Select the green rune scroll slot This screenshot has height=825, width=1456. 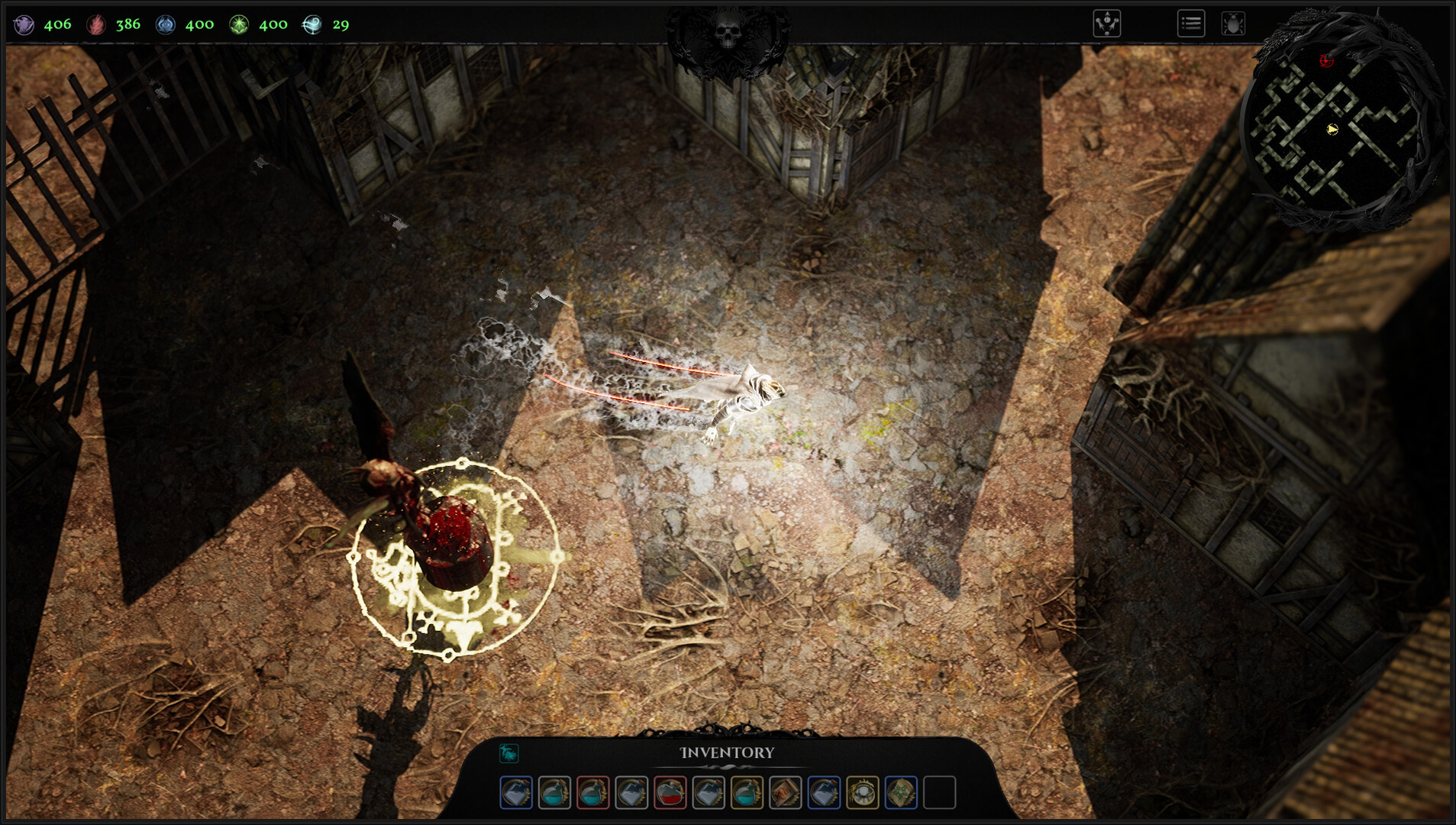pyautogui.click(x=901, y=792)
